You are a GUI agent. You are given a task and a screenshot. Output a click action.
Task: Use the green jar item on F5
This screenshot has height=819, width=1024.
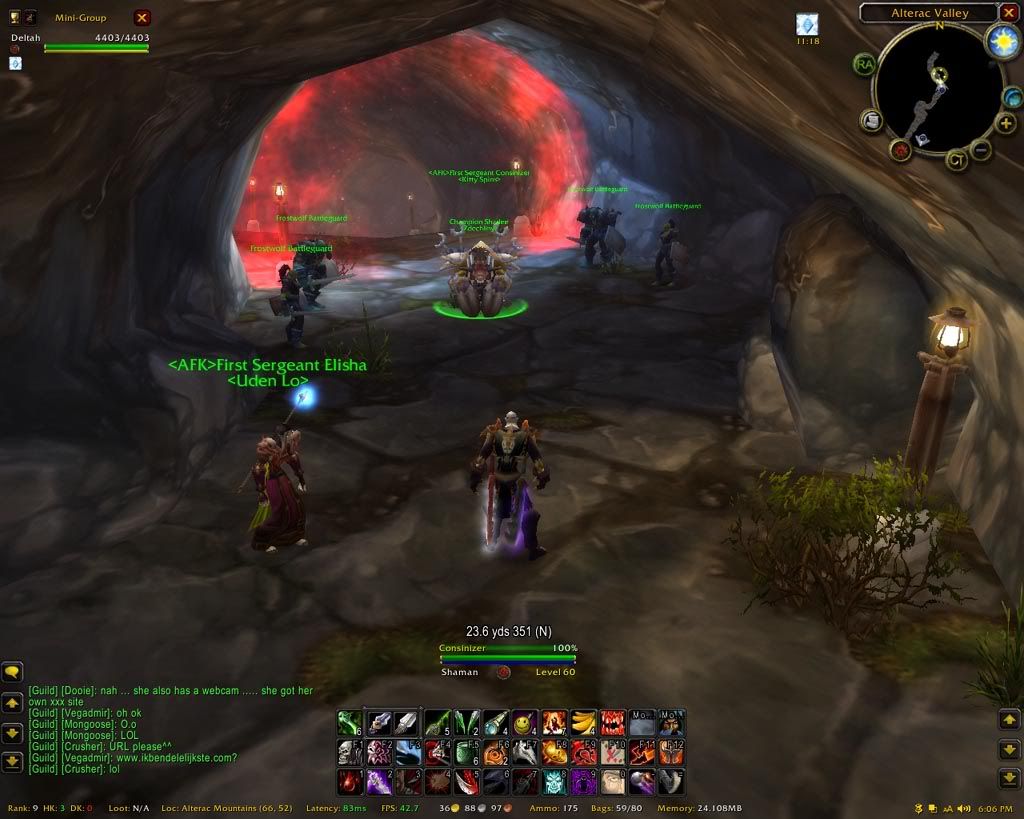467,752
